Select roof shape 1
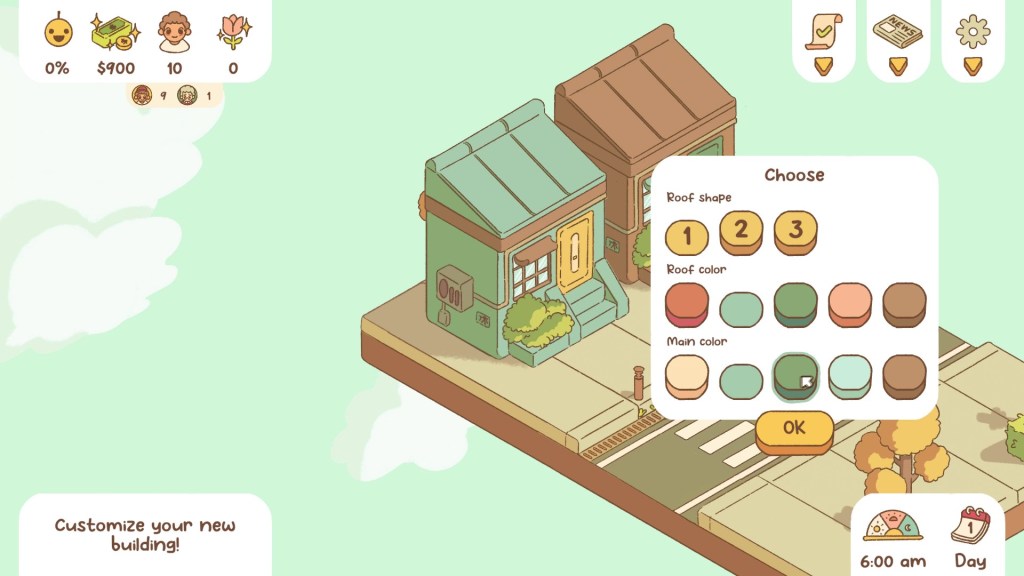 [687, 237]
